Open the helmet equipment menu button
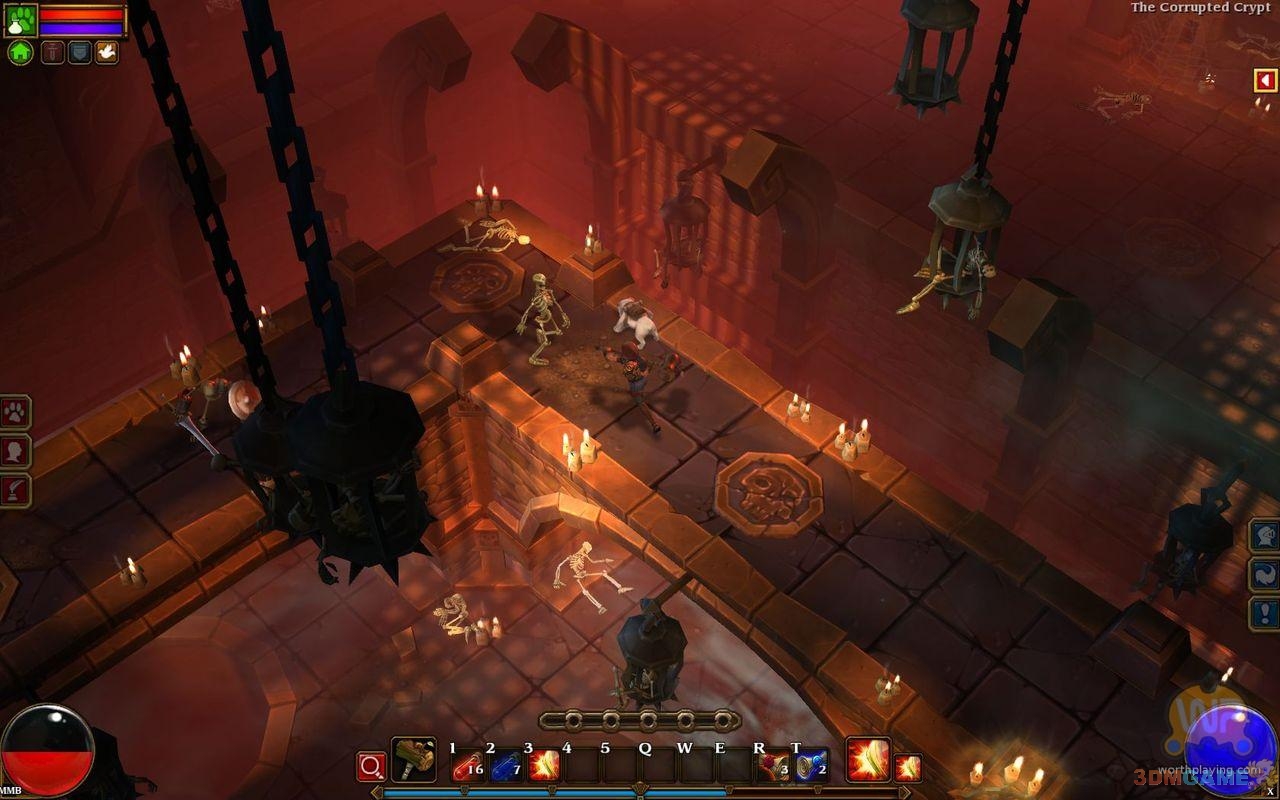Image resolution: width=1280 pixels, height=800 pixels. pyautogui.click(x=1265, y=535)
